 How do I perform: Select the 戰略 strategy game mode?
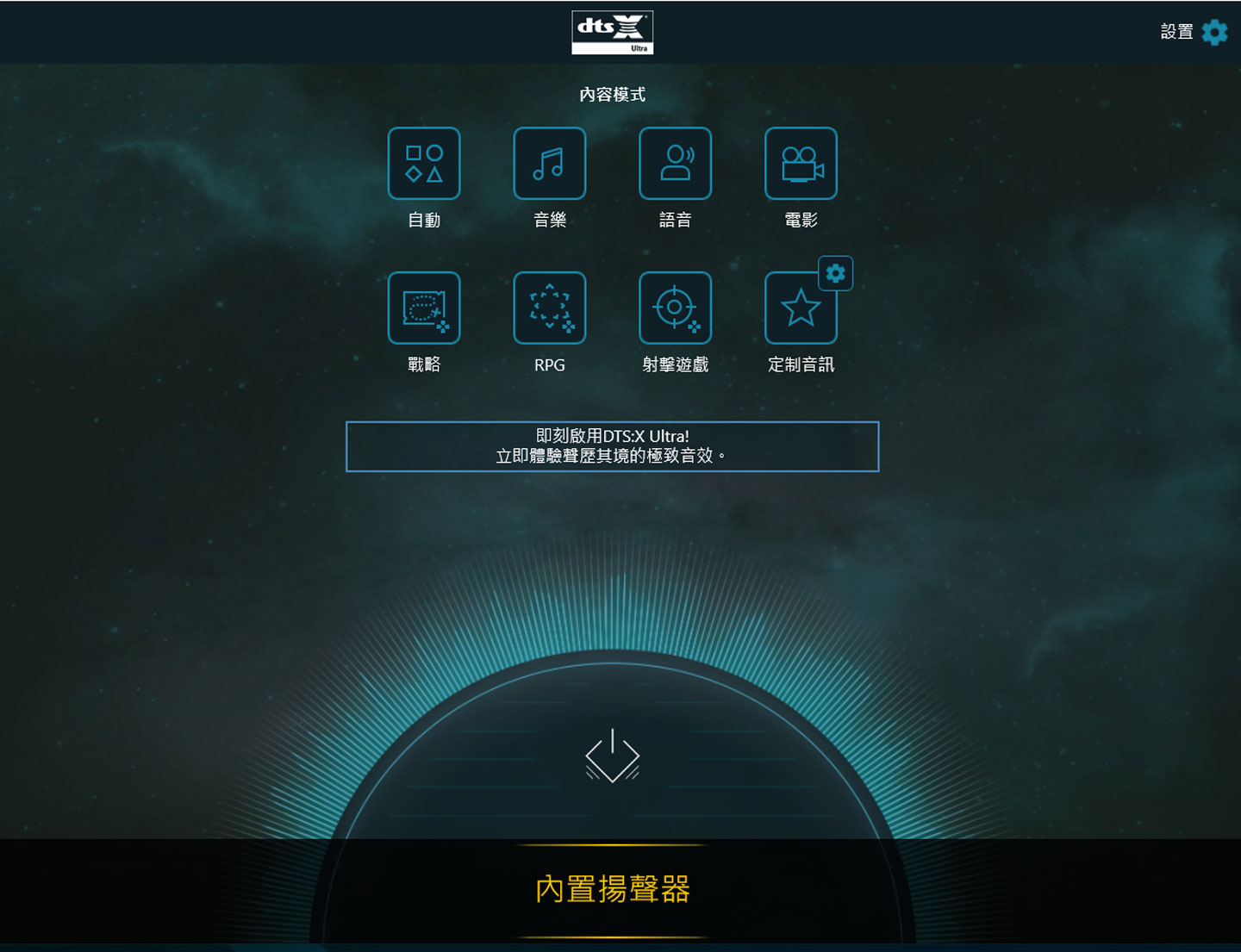[x=424, y=308]
